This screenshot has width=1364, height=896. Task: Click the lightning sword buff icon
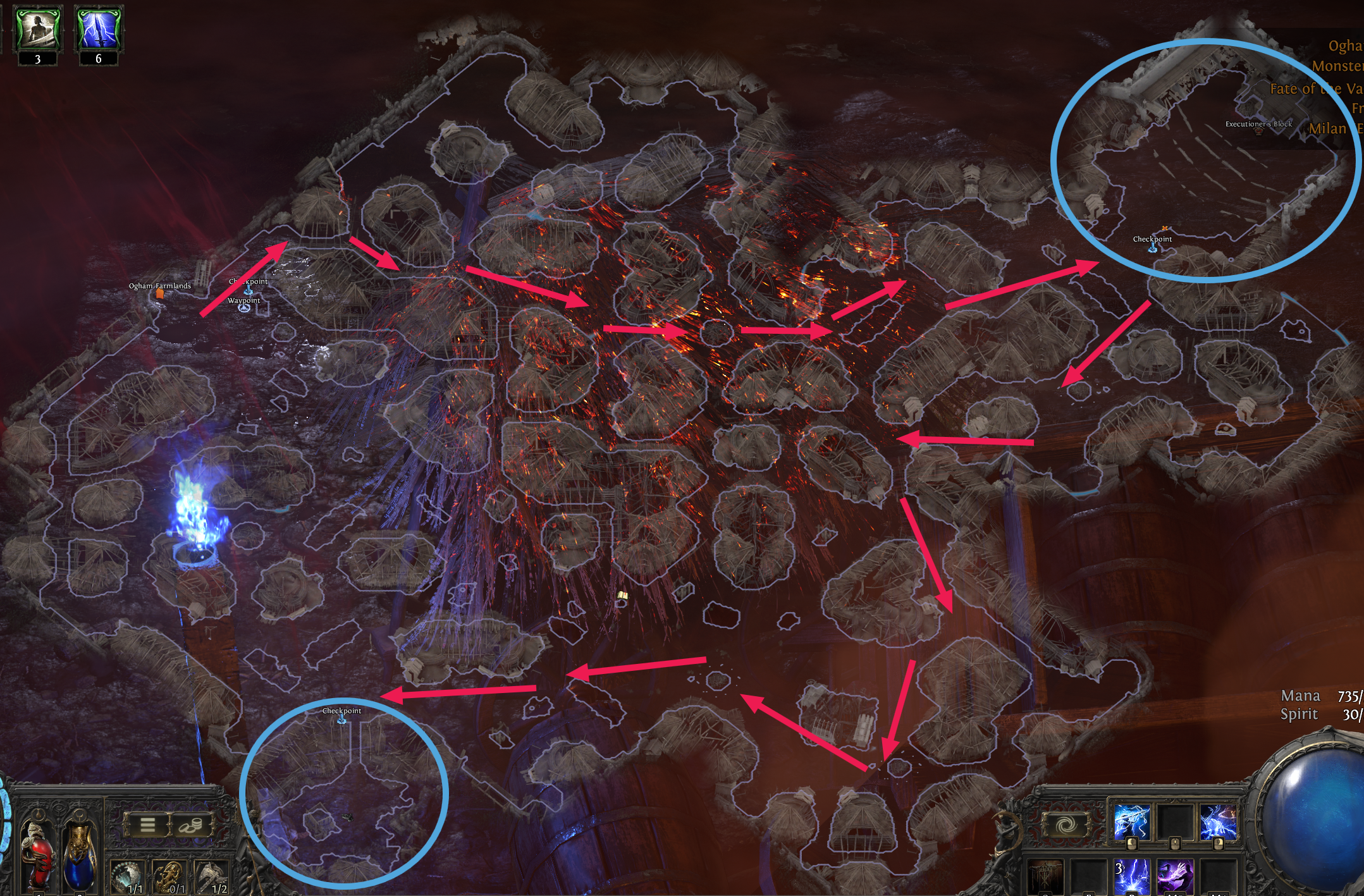pyautogui.click(x=99, y=30)
